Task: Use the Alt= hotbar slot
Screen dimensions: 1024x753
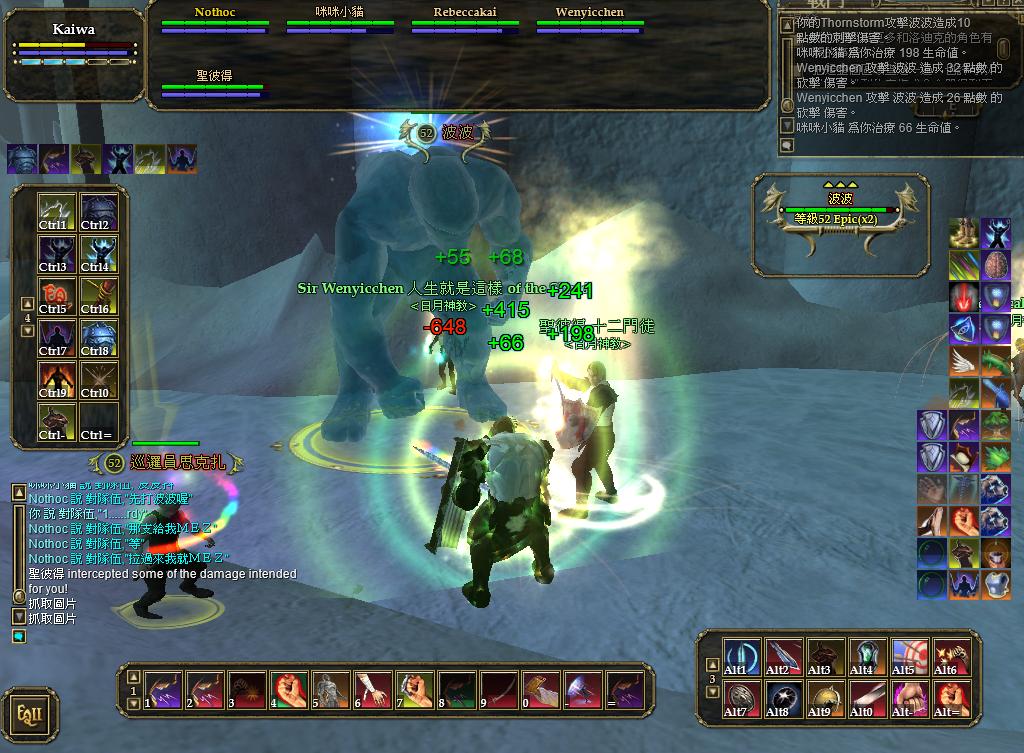Action: 951,698
